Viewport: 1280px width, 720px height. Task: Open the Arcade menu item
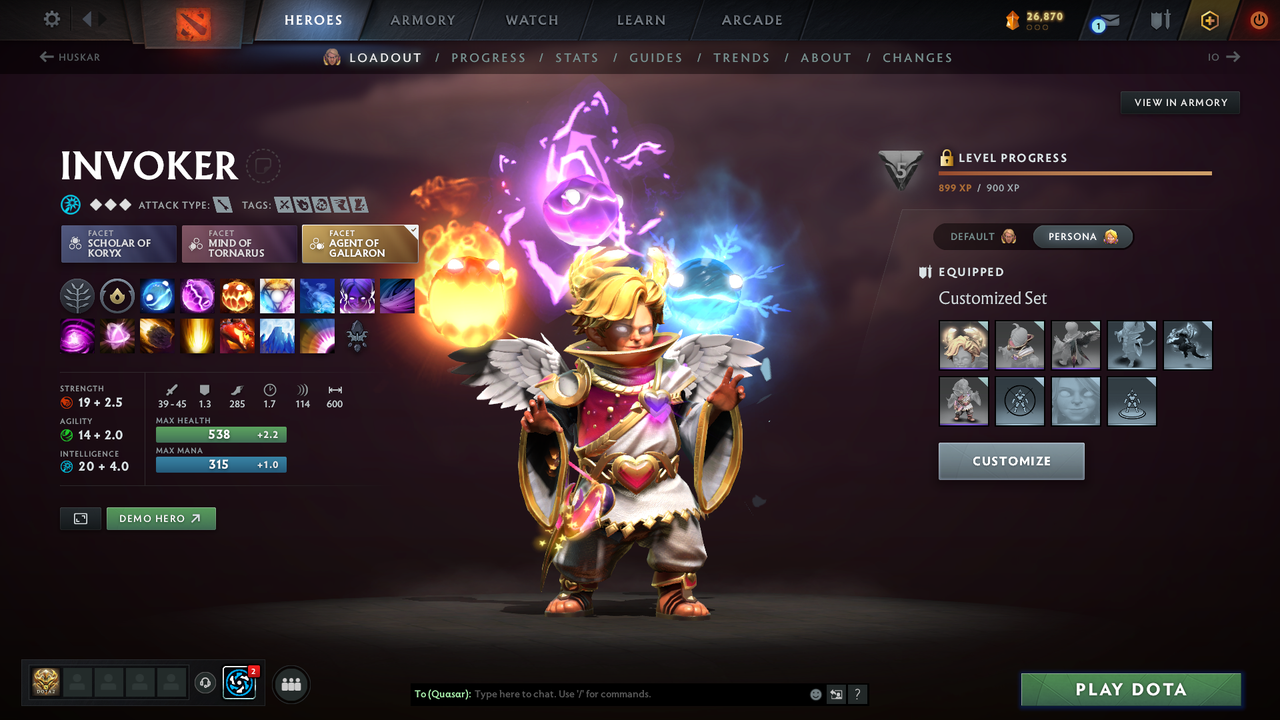click(751, 20)
